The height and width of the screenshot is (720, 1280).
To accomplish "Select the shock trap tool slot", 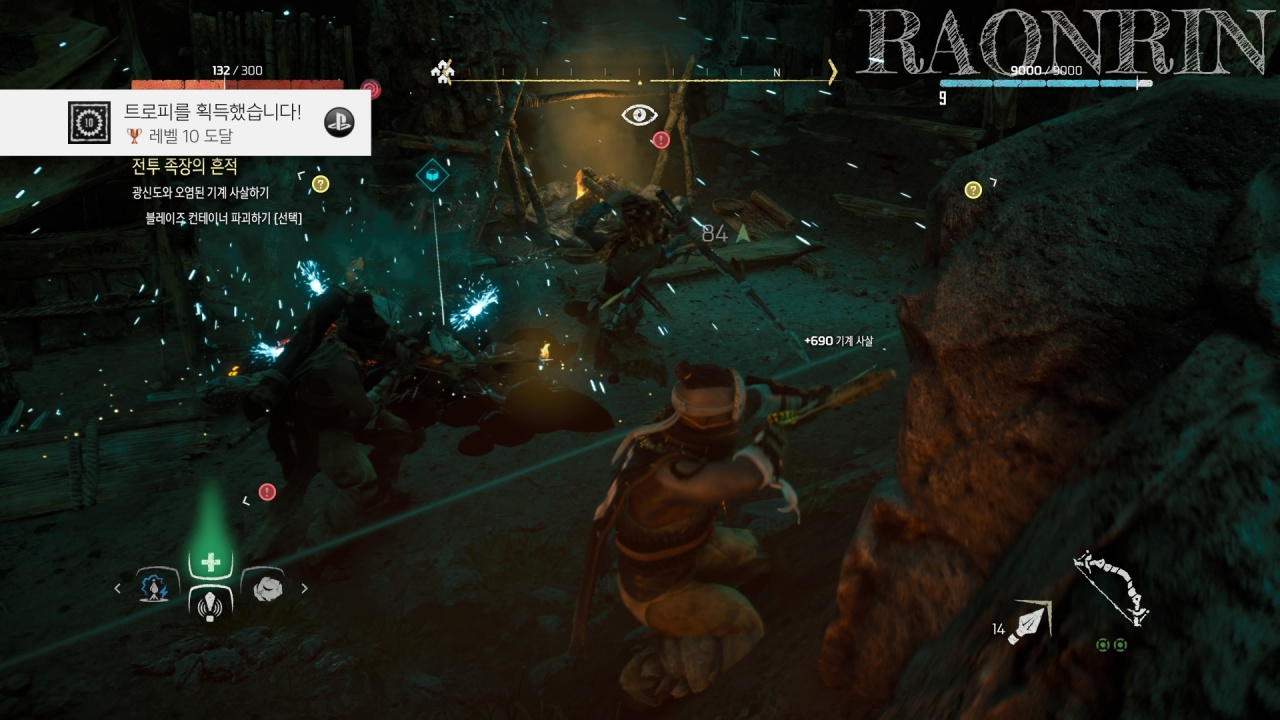I will [157, 588].
